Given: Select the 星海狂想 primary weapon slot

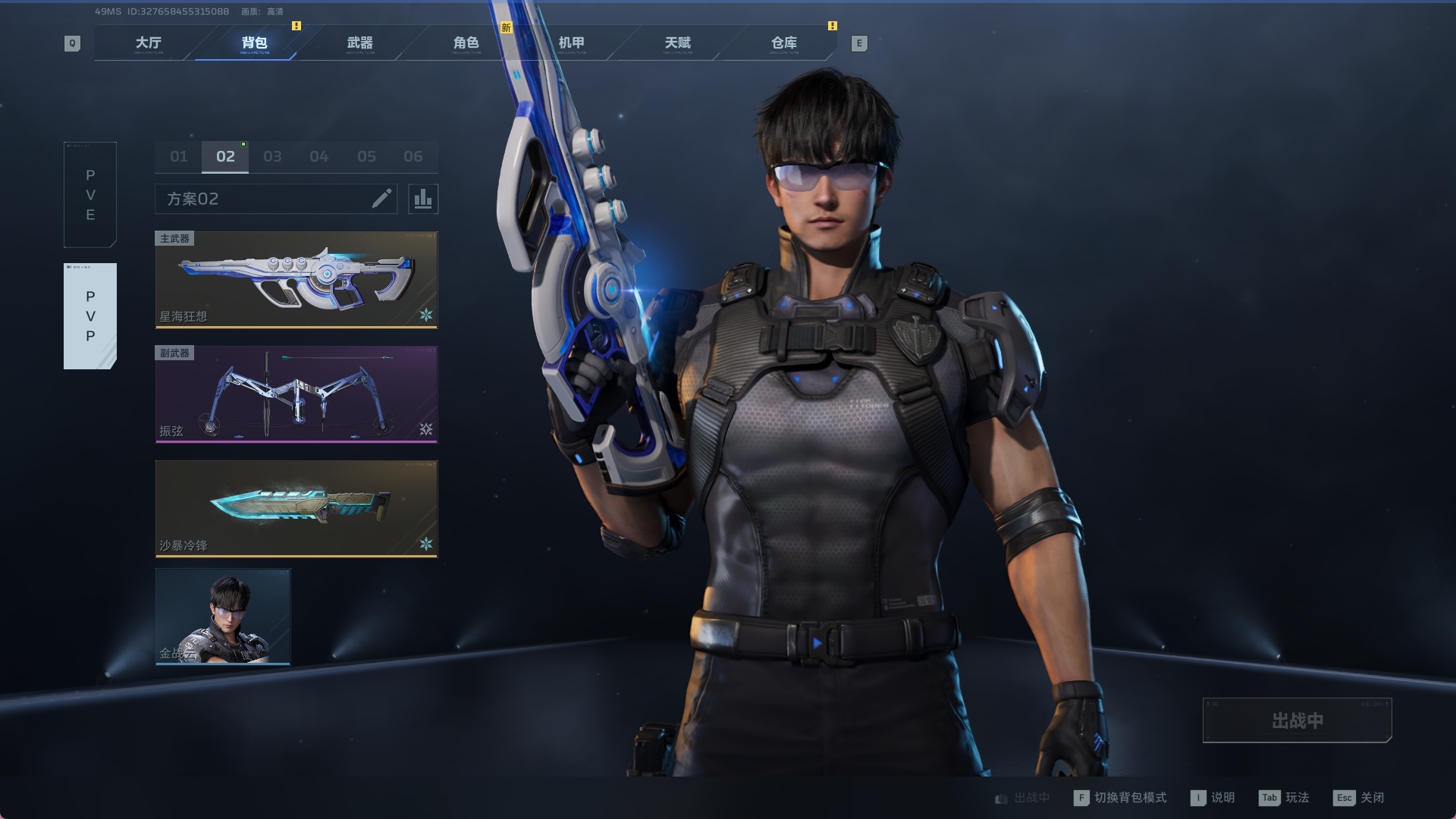Looking at the screenshot, I should (297, 280).
